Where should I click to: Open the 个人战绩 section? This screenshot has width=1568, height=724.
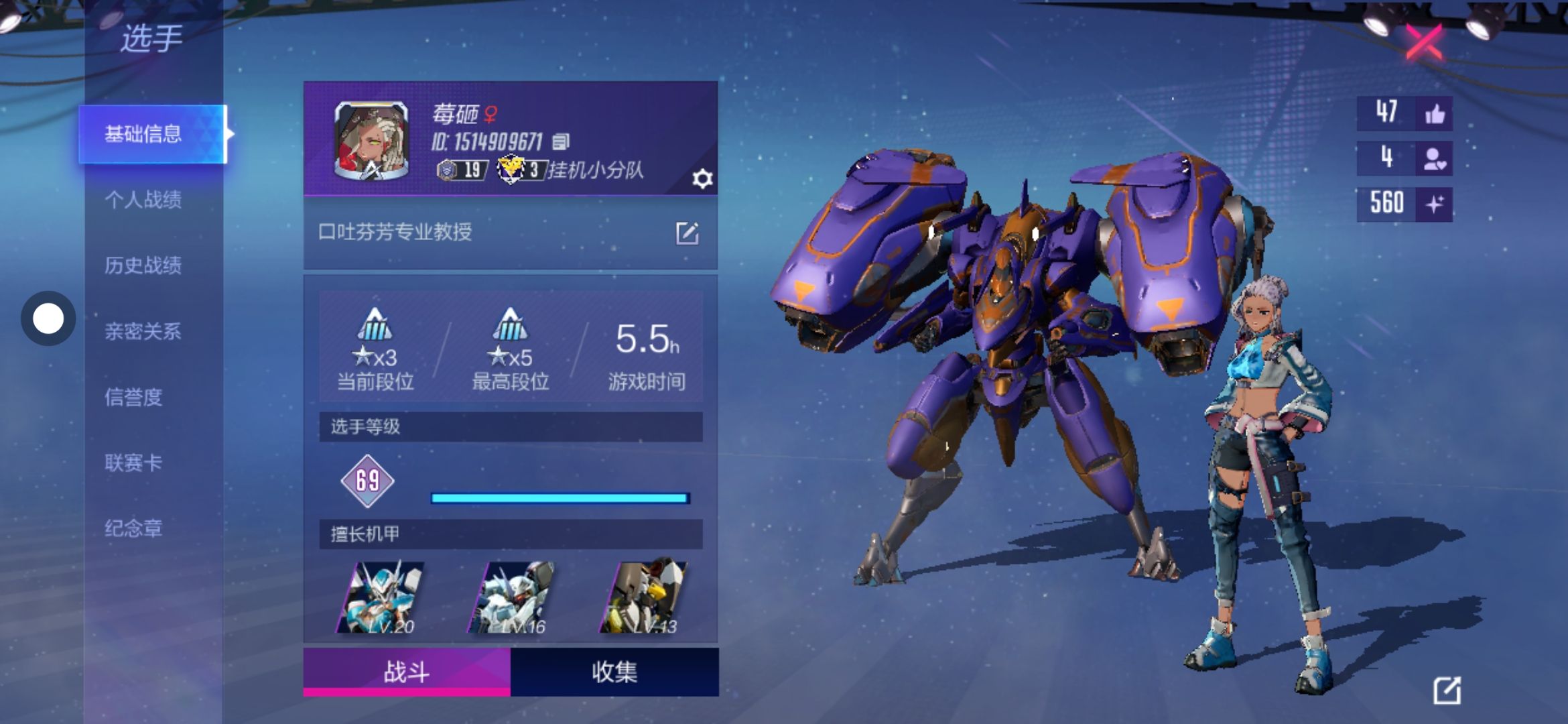143,200
